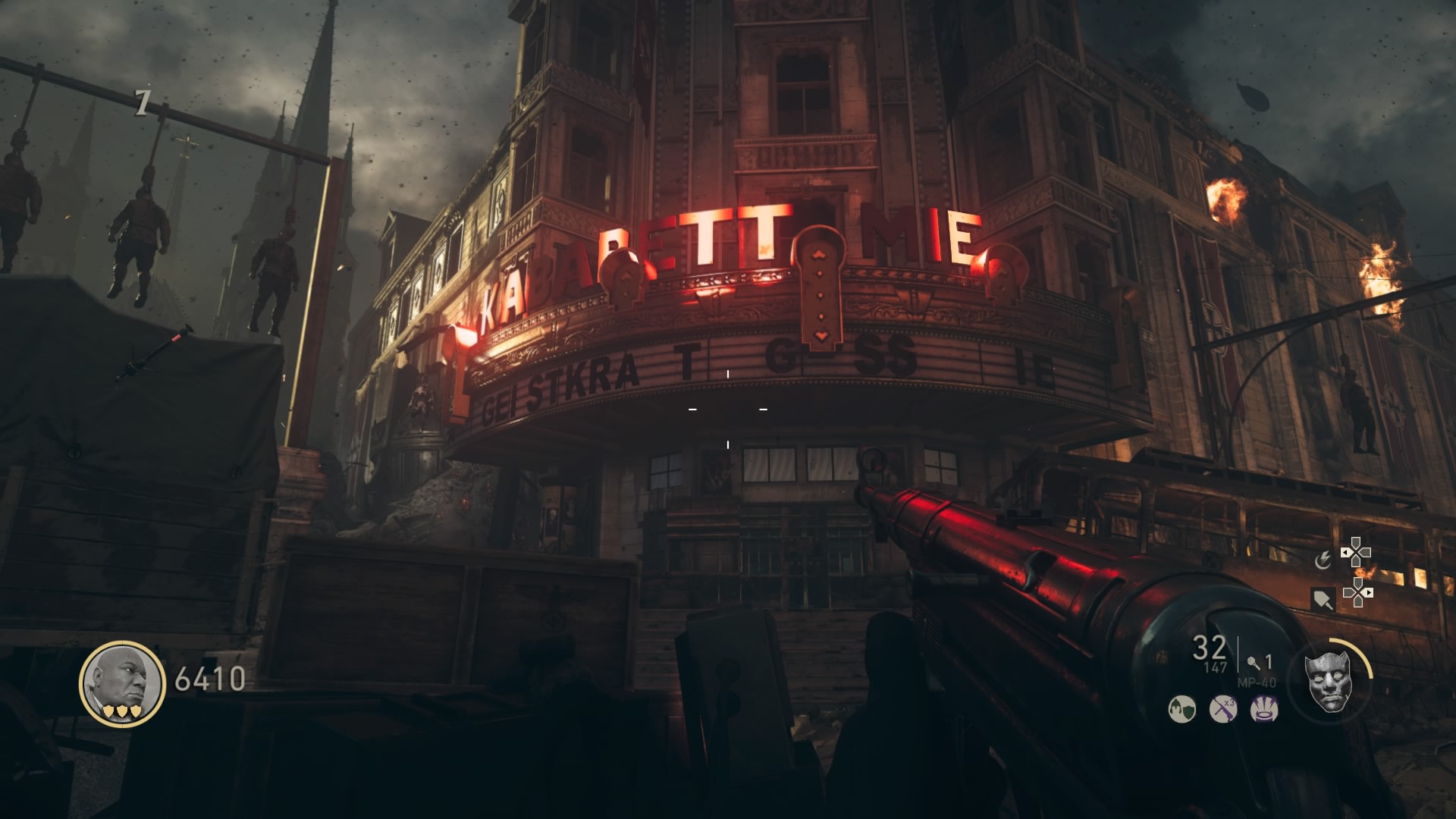This screenshot has height=819, width=1456.
Task: Click the yellow charge ring around the mask
Action: (x=1363, y=659)
